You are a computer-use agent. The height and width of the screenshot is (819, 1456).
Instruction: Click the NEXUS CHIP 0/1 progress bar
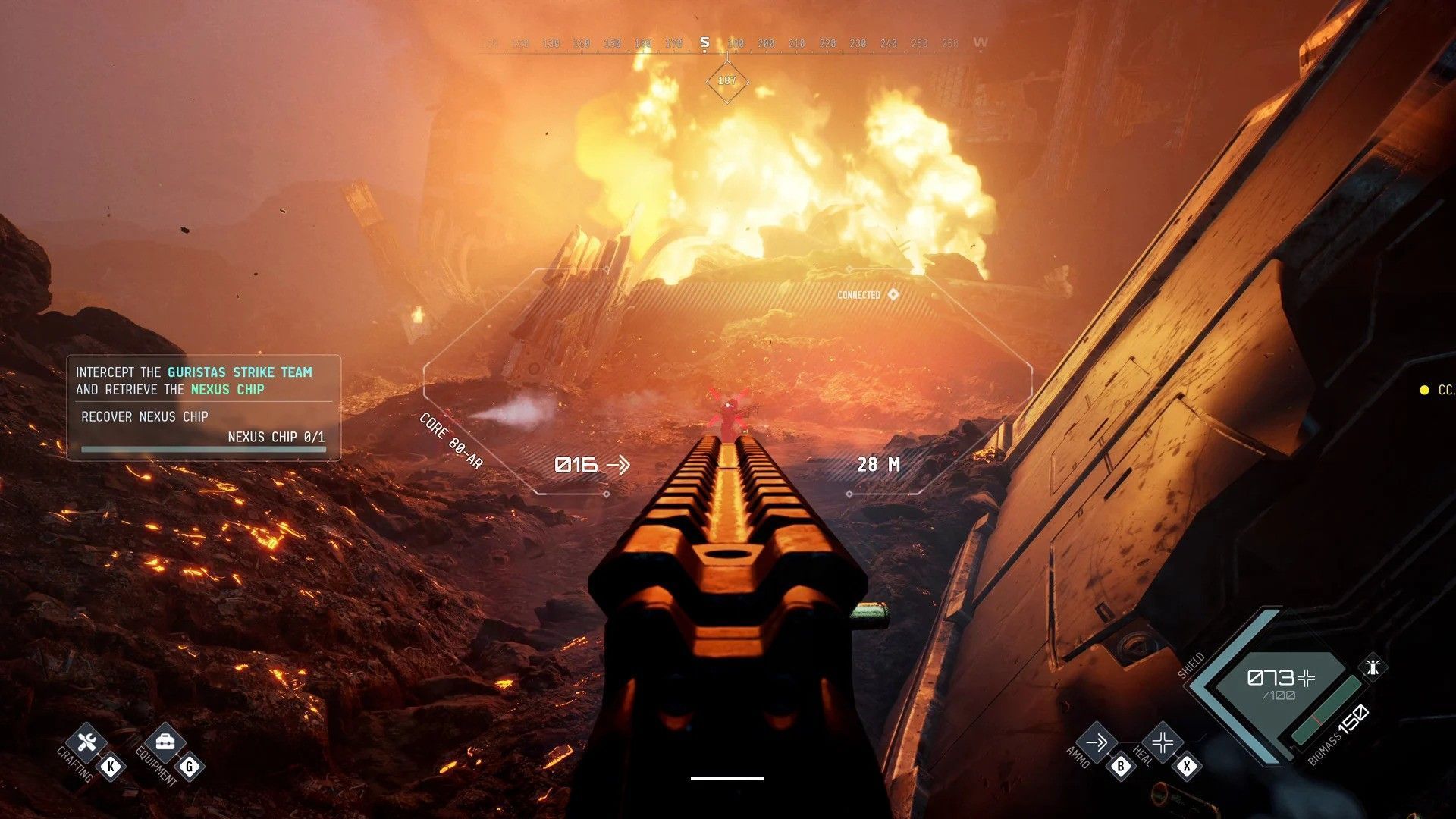coord(205,448)
